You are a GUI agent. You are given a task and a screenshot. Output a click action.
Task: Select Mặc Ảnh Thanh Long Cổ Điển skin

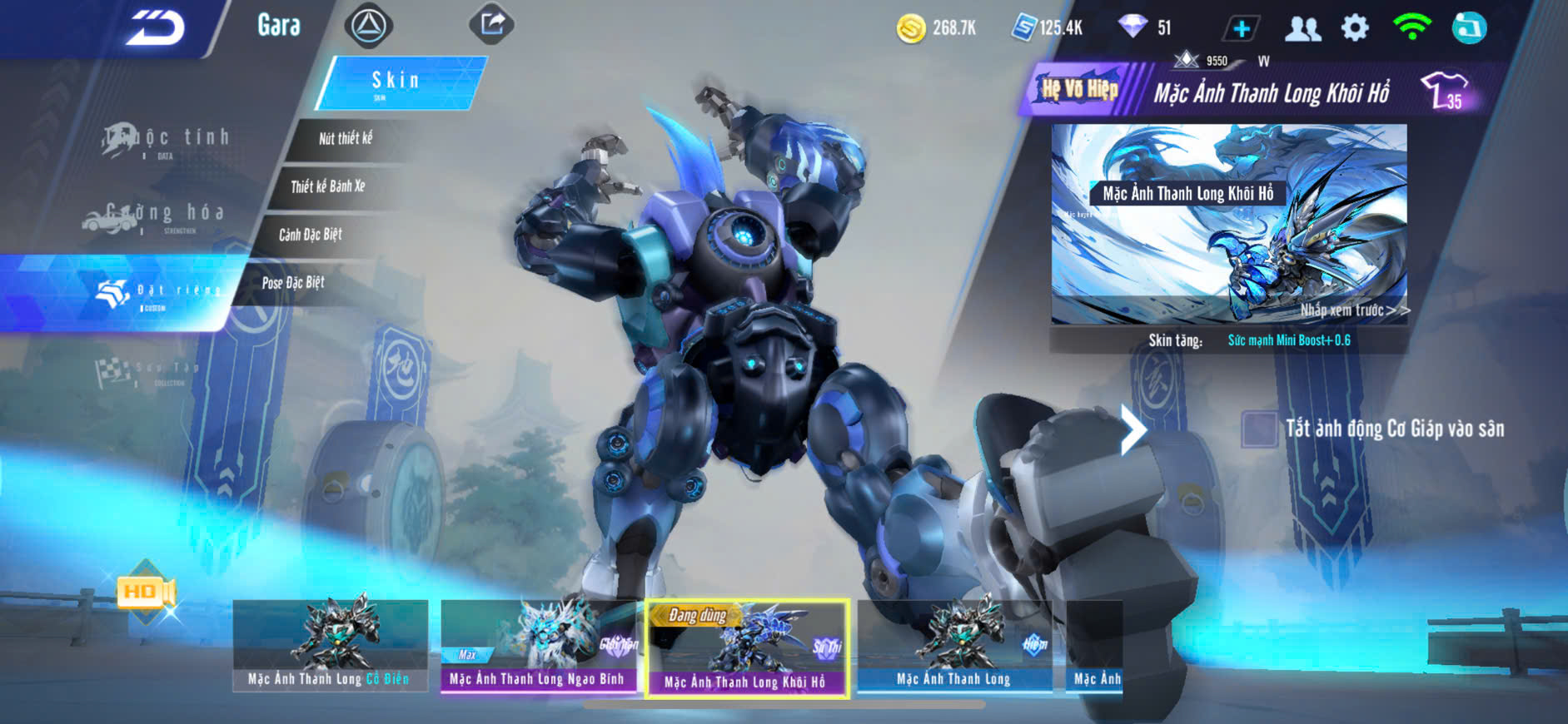(330, 645)
